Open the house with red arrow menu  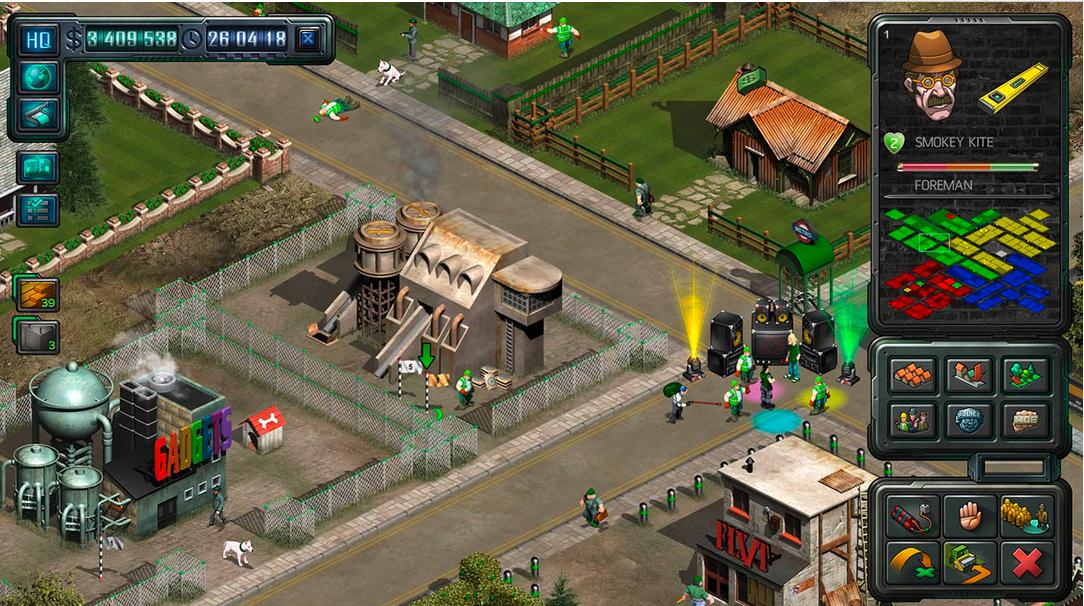click(969, 376)
